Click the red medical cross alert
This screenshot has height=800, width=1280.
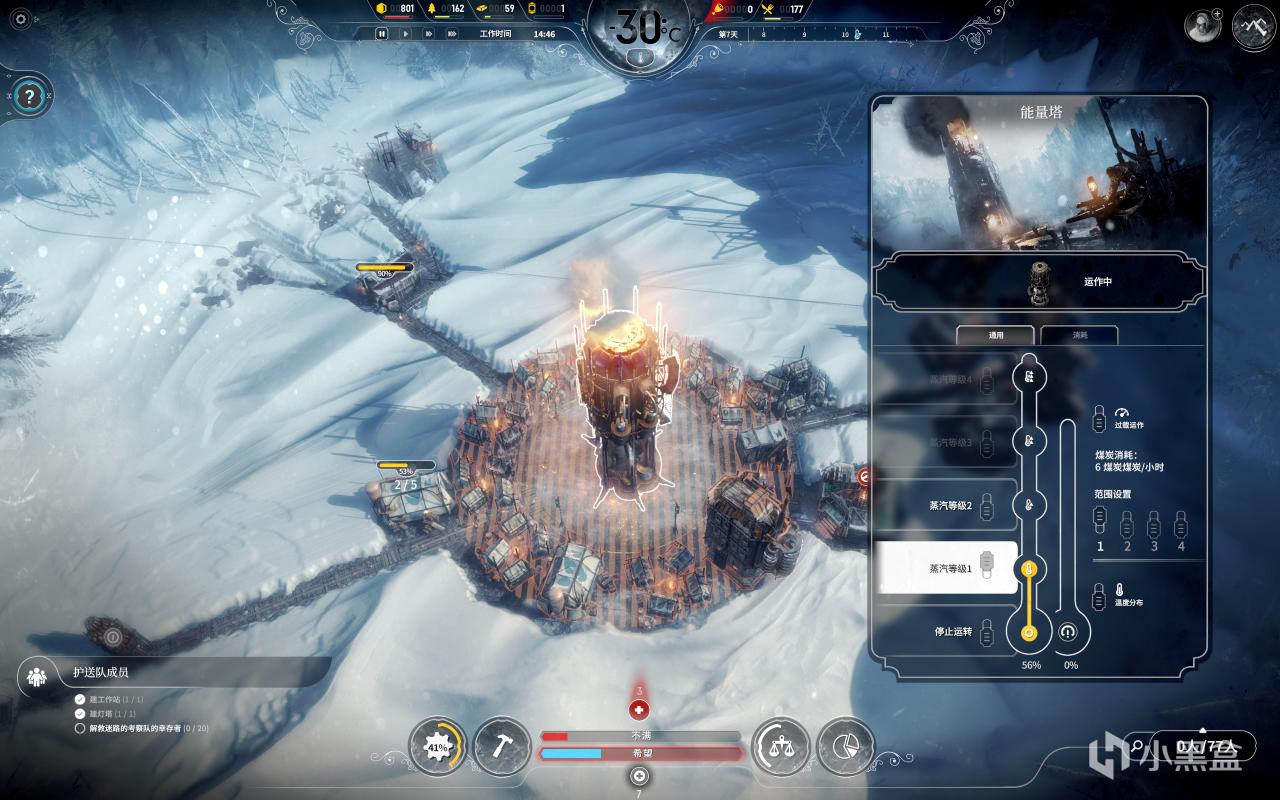click(x=640, y=710)
